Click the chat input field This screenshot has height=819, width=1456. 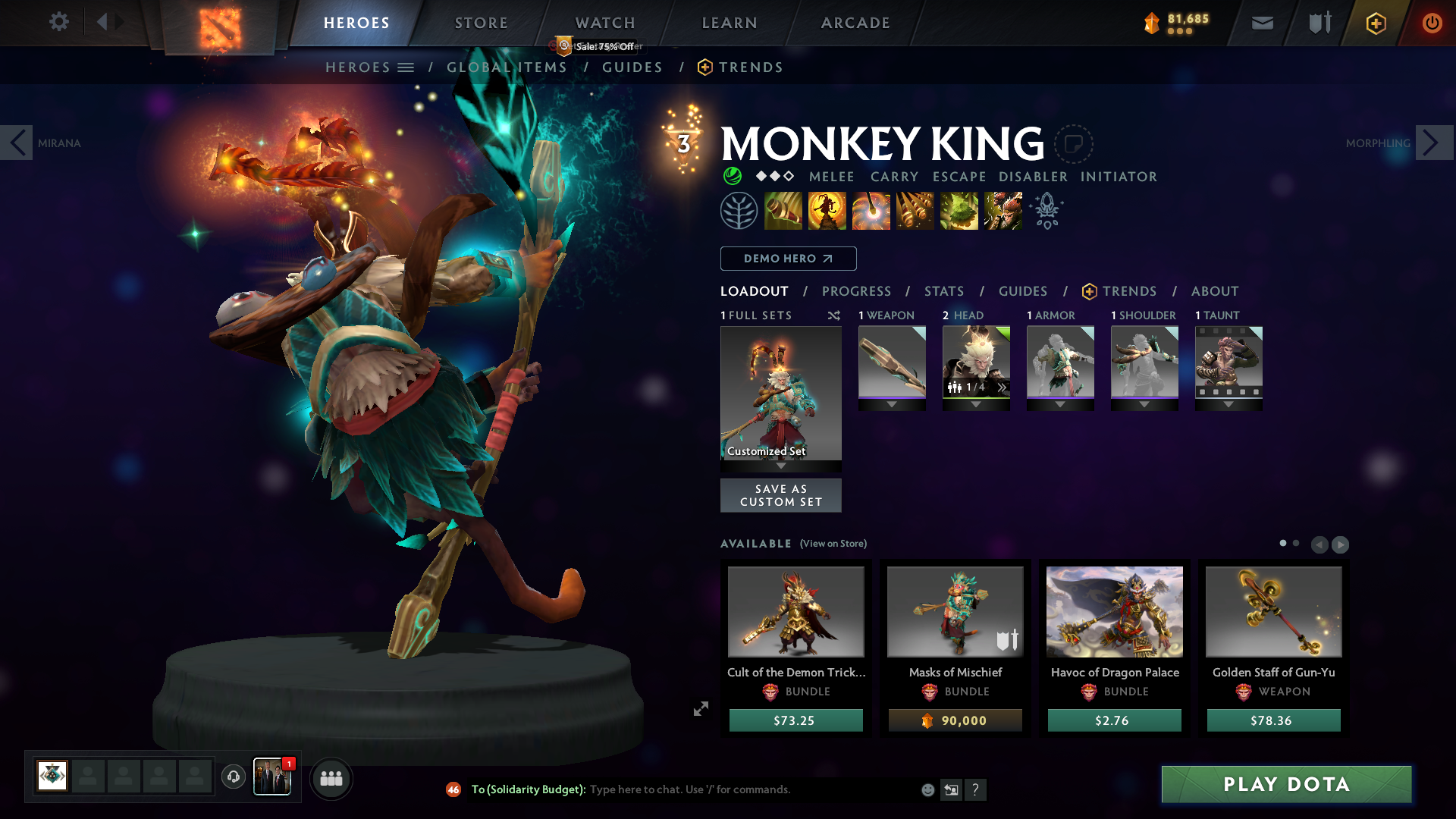point(720,789)
